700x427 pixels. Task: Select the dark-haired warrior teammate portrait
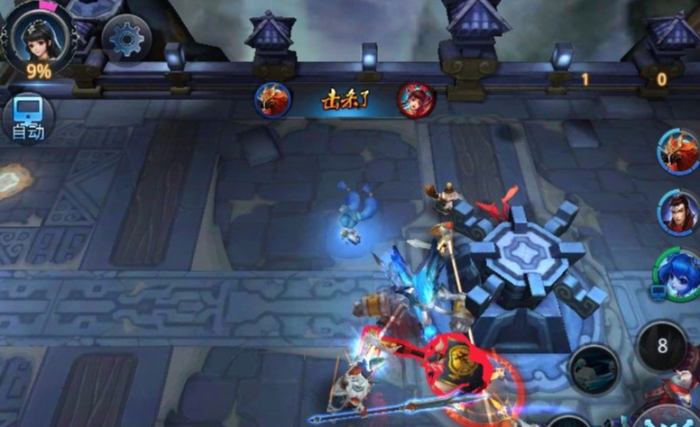point(678,212)
